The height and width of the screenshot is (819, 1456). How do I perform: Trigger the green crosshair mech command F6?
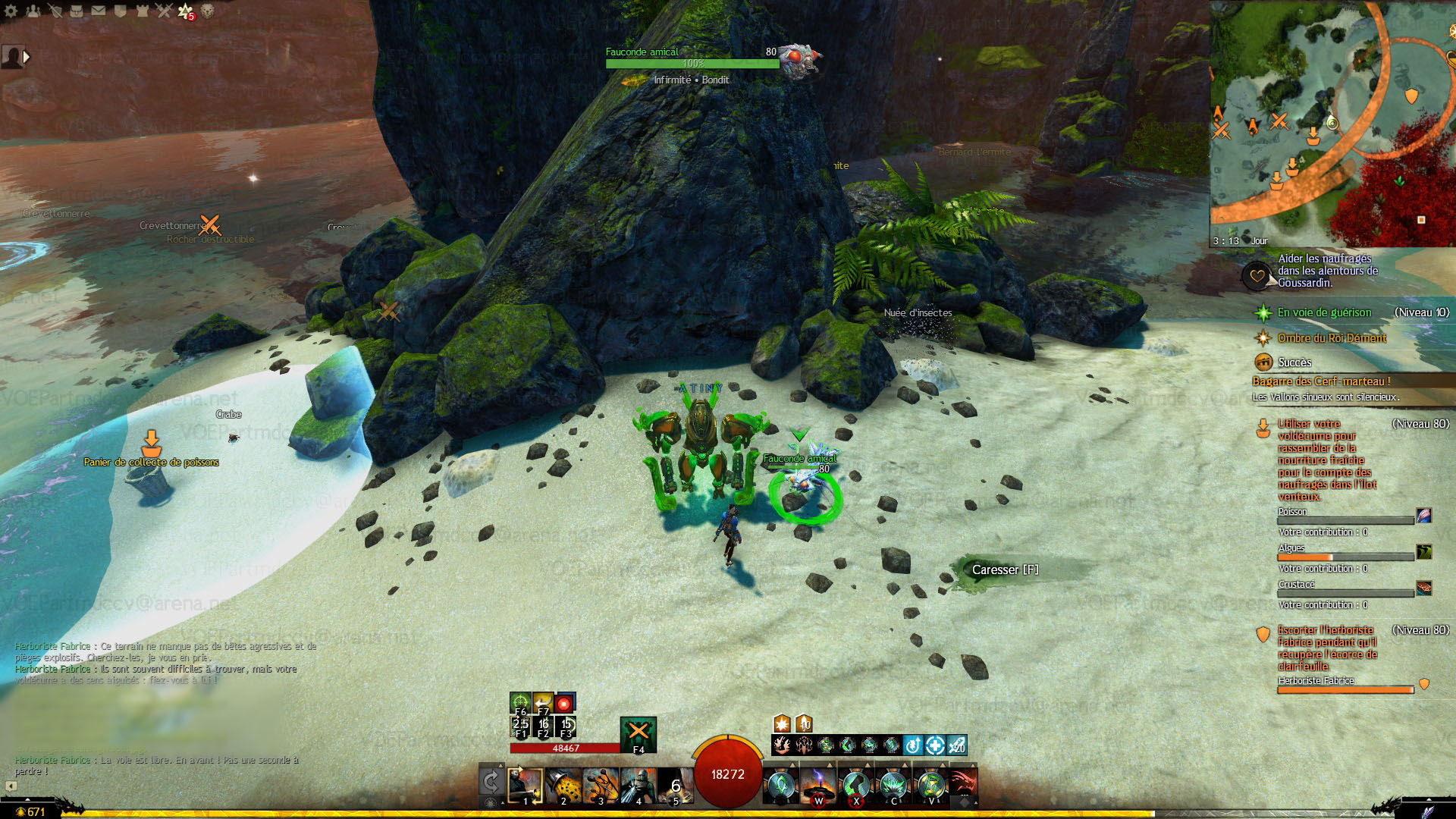click(x=520, y=703)
